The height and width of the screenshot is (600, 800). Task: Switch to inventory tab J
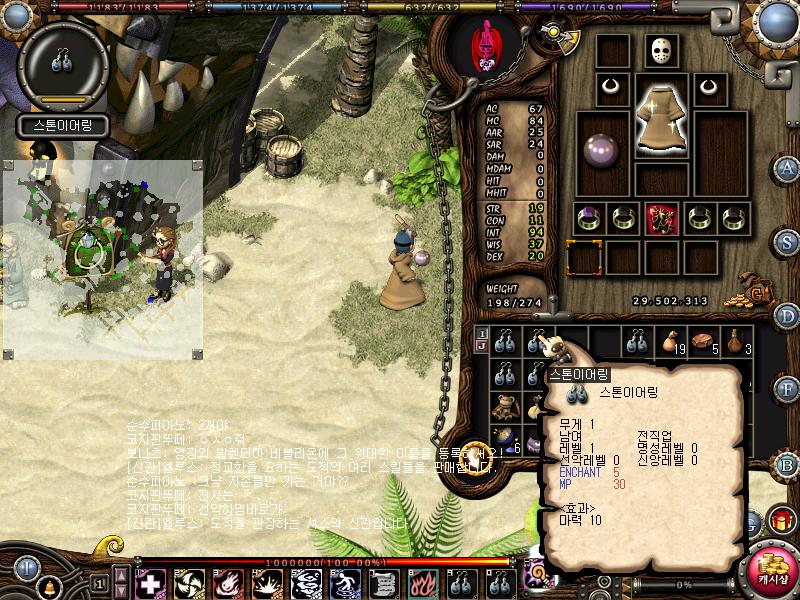tap(481, 346)
